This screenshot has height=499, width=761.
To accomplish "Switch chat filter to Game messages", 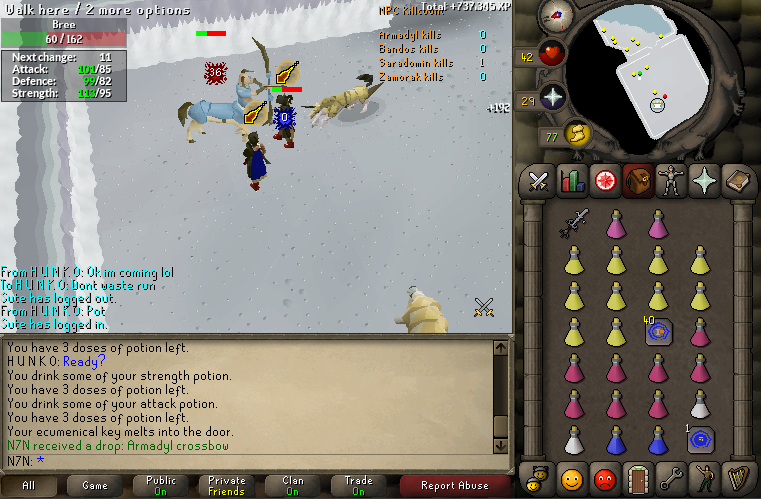I will 95,486.
